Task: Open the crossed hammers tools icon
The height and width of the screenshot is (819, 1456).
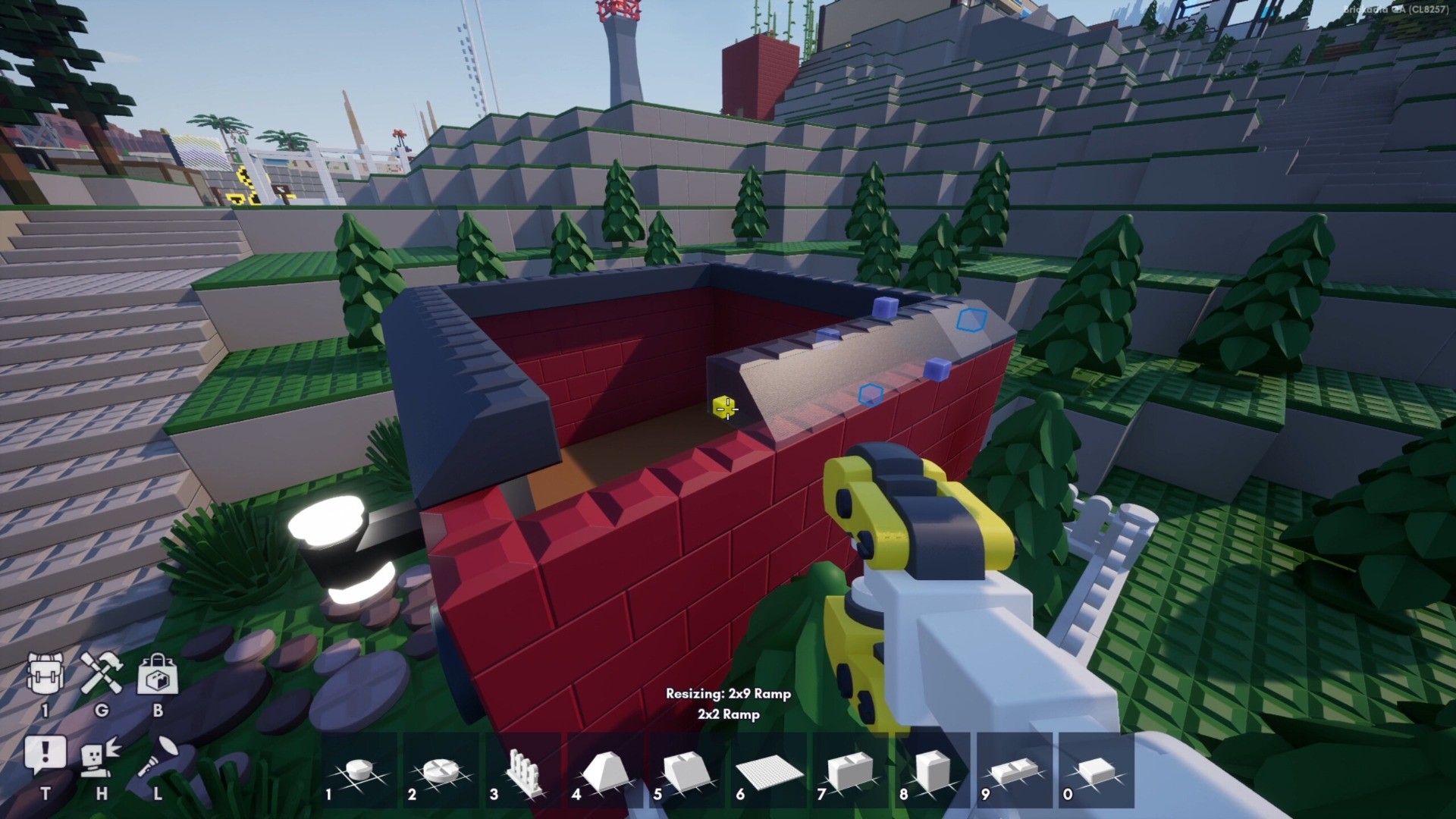Action: click(102, 674)
